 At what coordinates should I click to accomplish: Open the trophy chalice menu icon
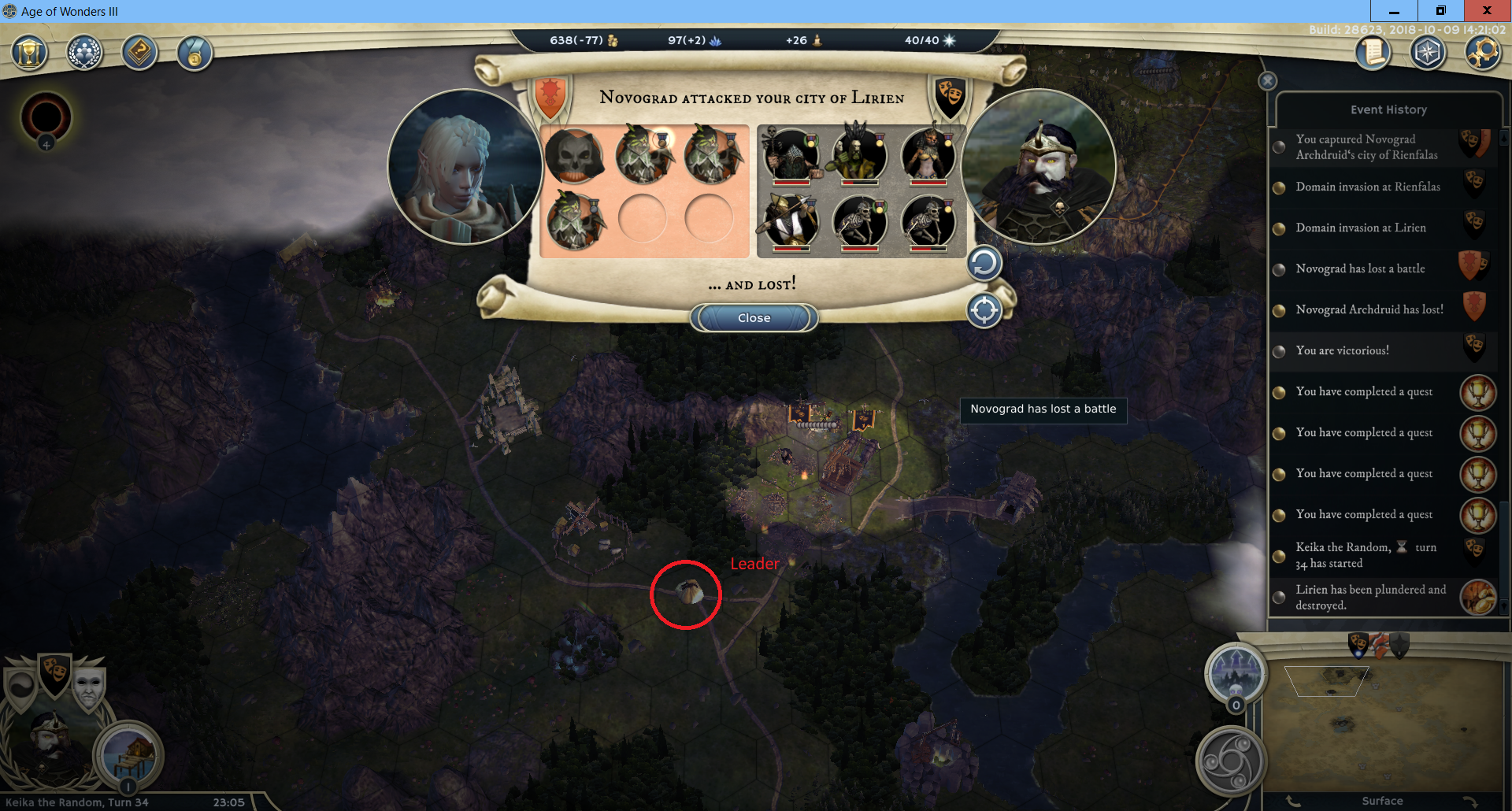point(29,54)
